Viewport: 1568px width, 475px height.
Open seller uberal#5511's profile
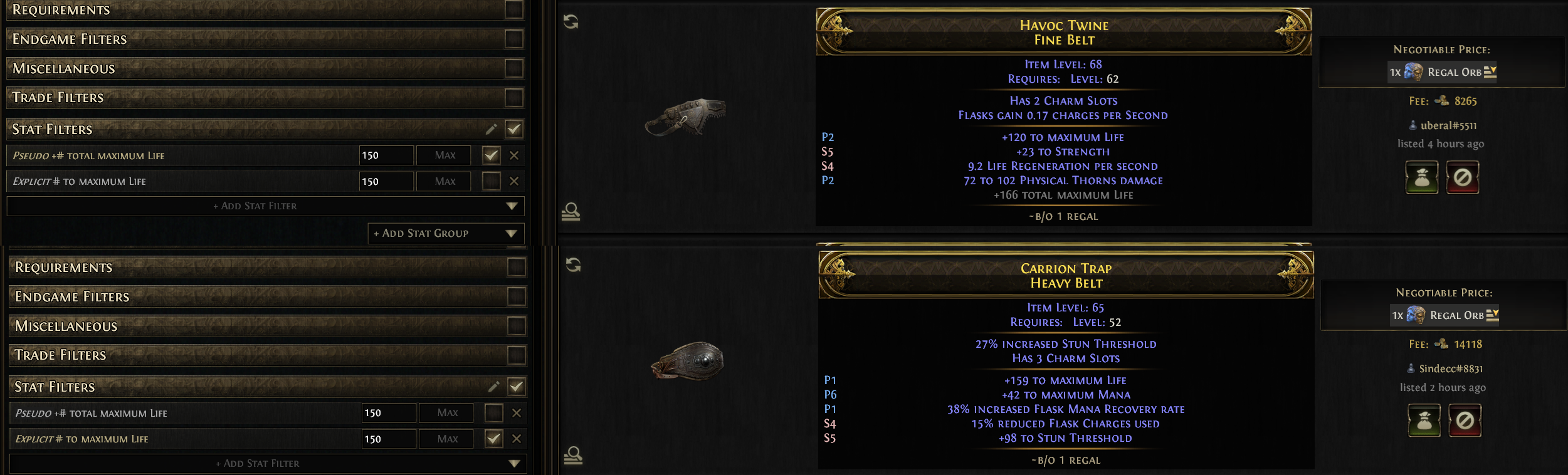coord(1448,125)
